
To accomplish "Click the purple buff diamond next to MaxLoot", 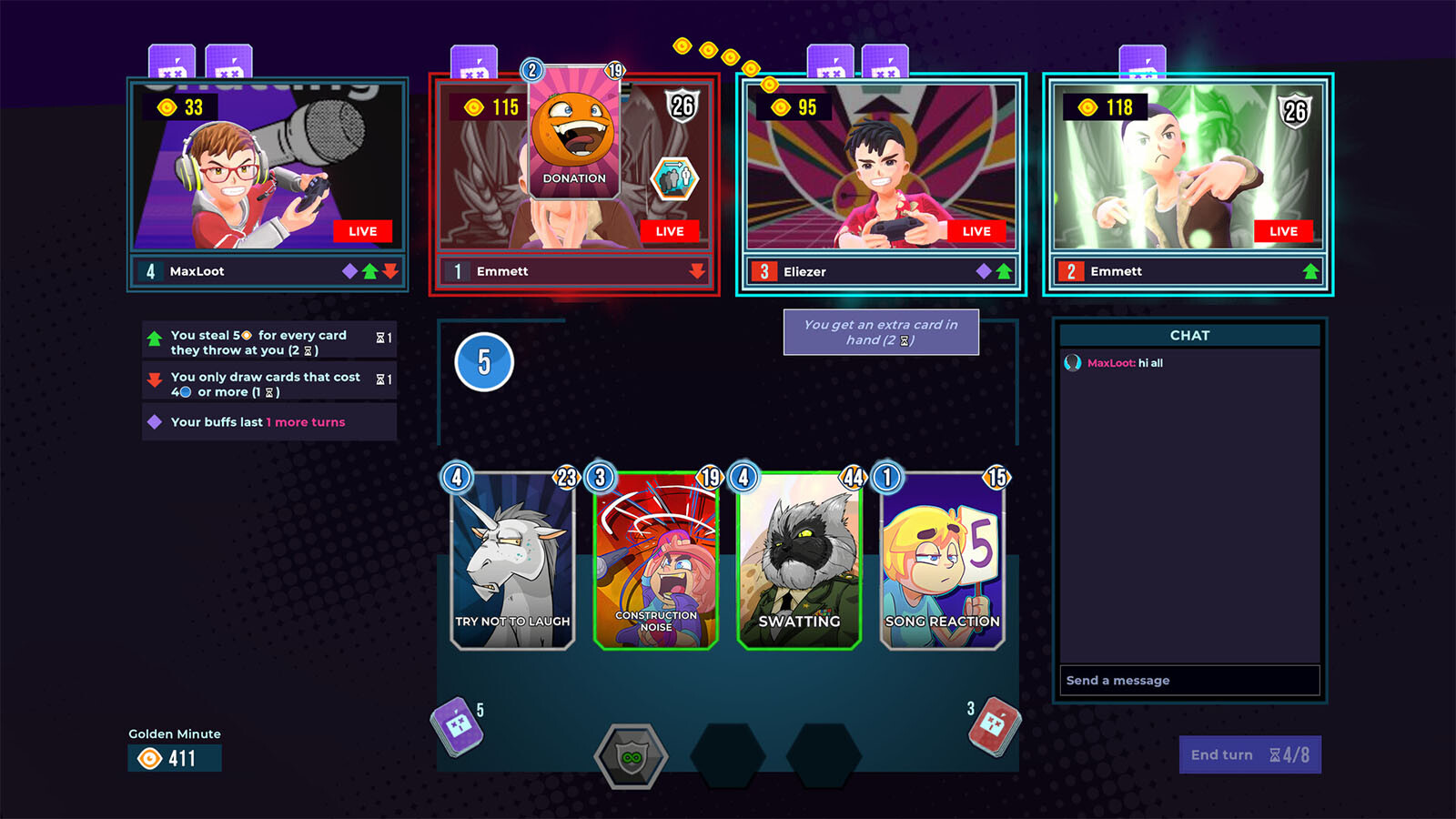I will click(349, 270).
